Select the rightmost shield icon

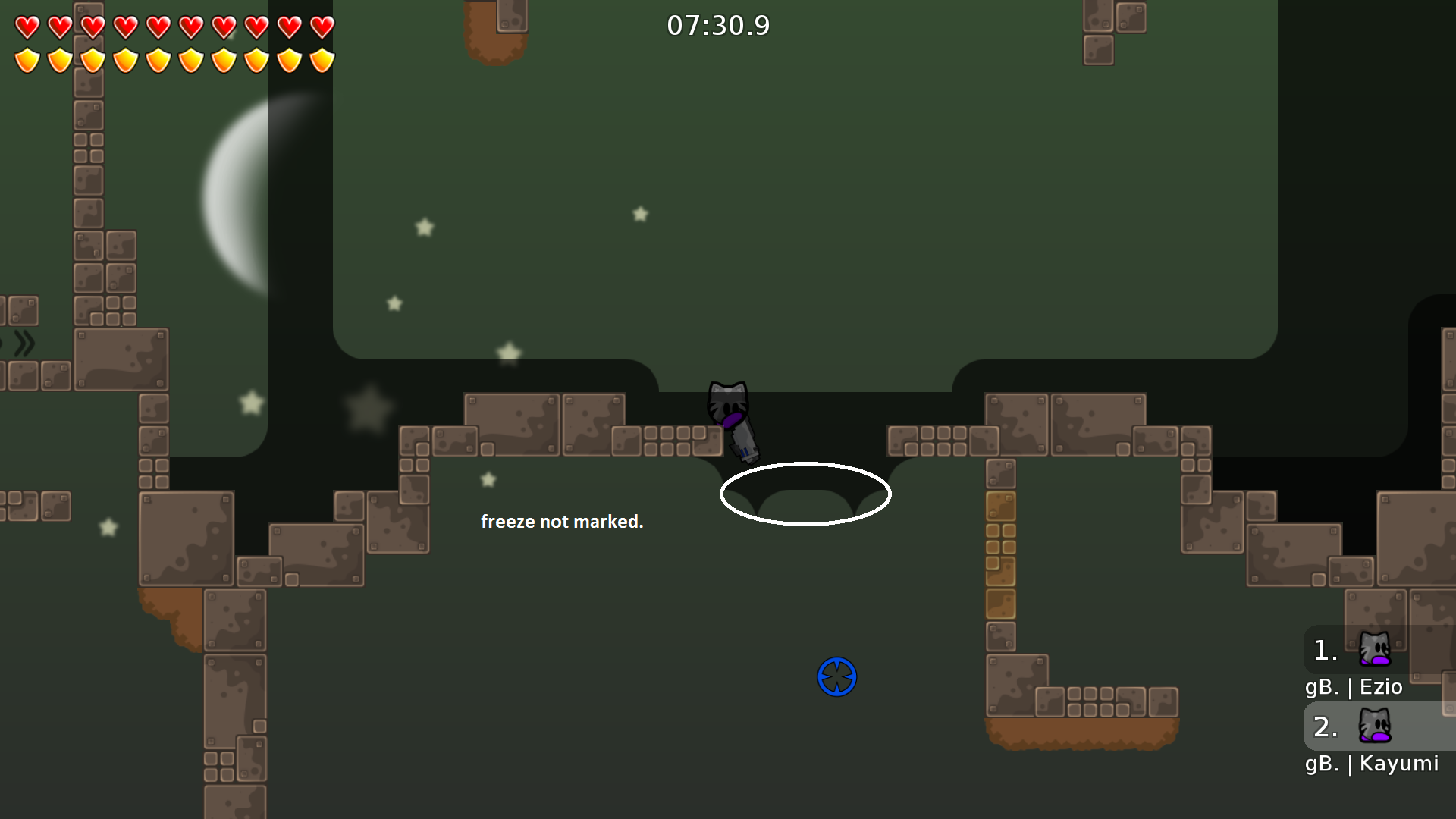pyautogui.click(x=322, y=59)
